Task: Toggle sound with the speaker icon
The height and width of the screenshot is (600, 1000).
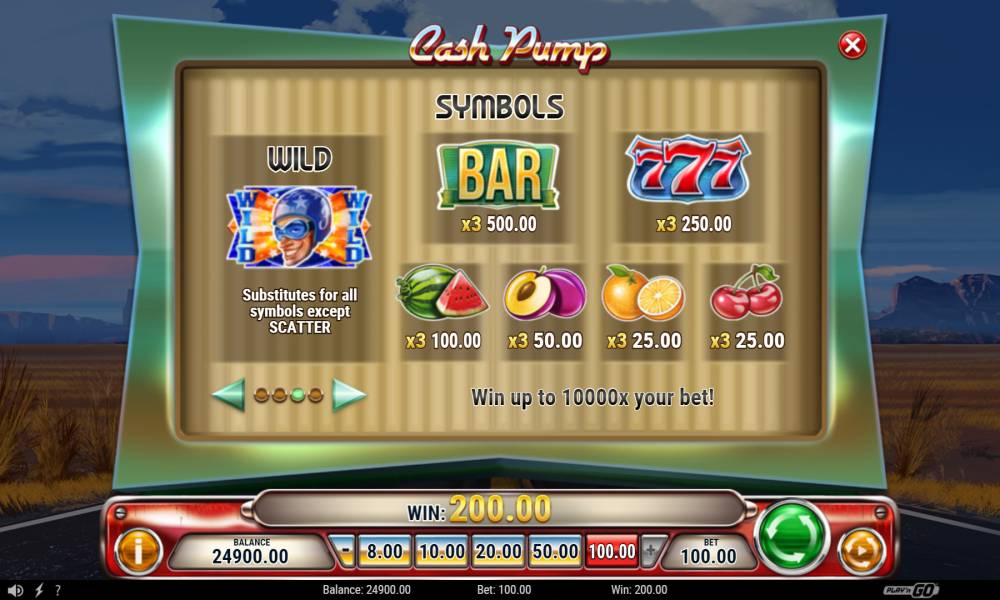Action: (17, 590)
